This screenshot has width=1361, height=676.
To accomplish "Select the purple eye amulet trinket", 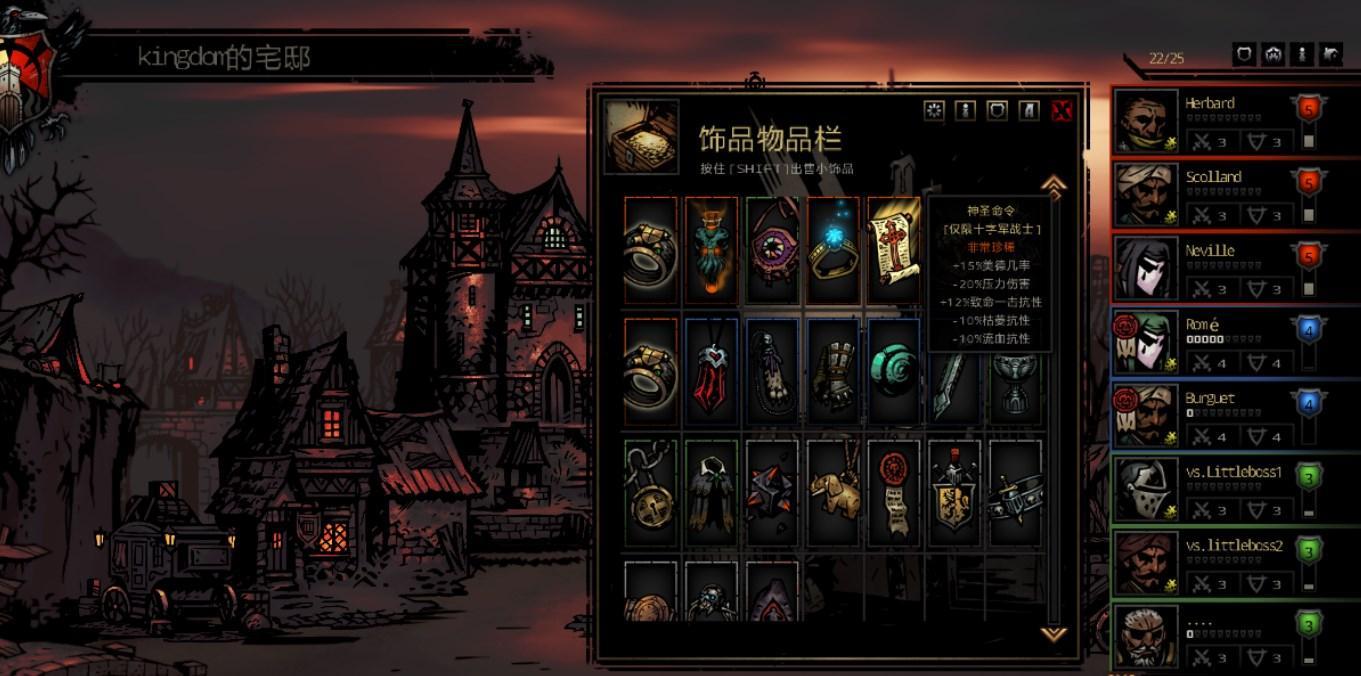I will pos(772,250).
